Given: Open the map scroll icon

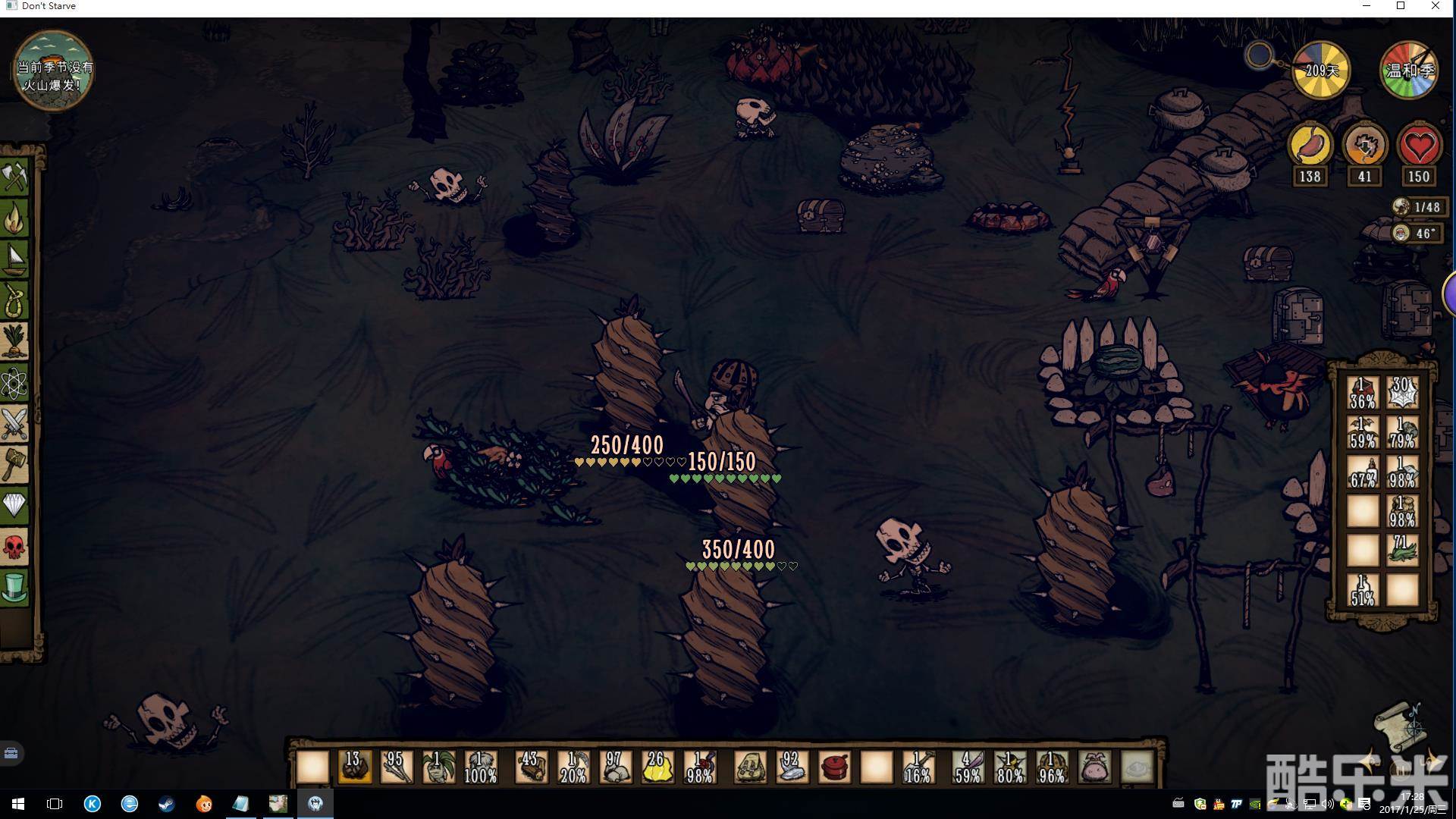Looking at the screenshot, I should pyautogui.click(x=1402, y=723).
